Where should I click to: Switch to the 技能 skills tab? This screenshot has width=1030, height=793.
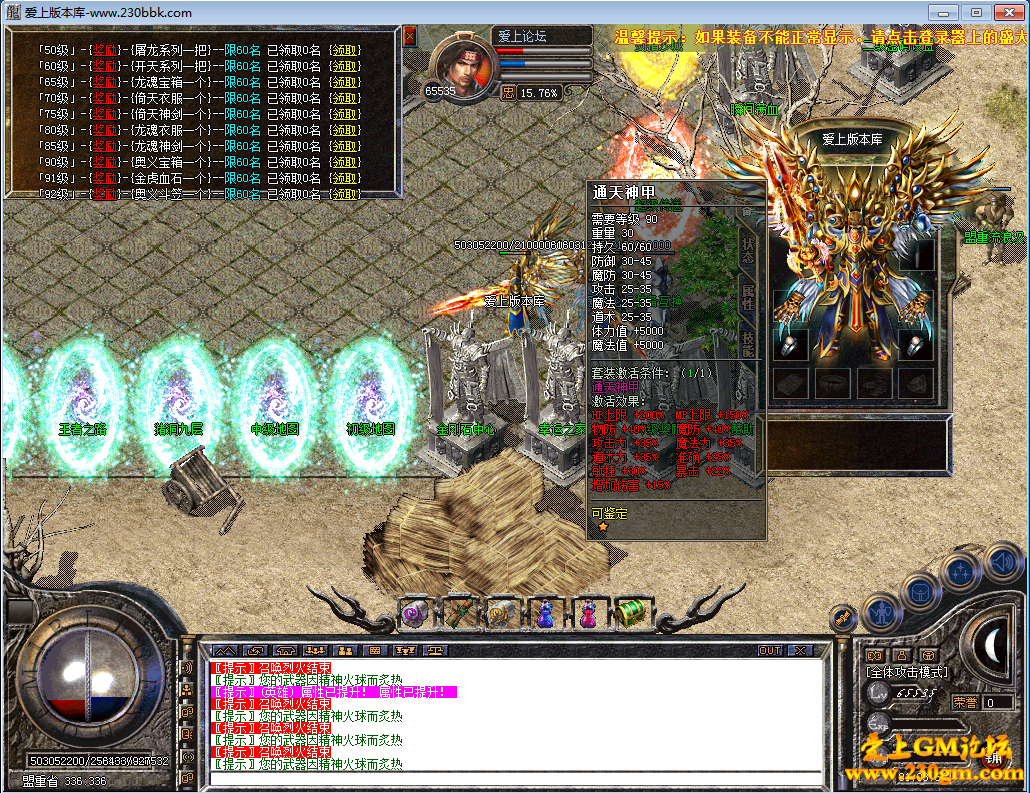tap(747, 342)
